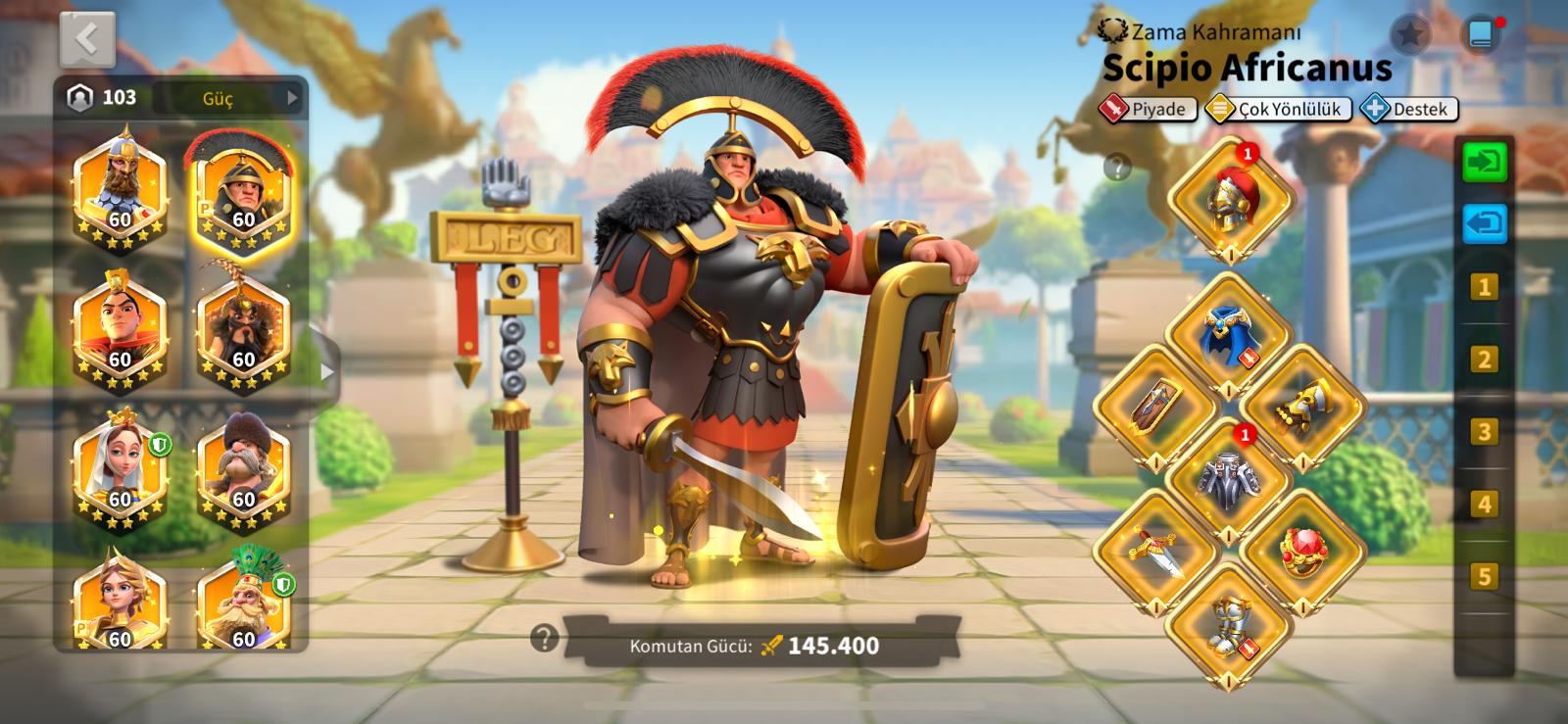Open the help icon beside Komutan Gücü
The image size is (1568, 724).
(544, 639)
